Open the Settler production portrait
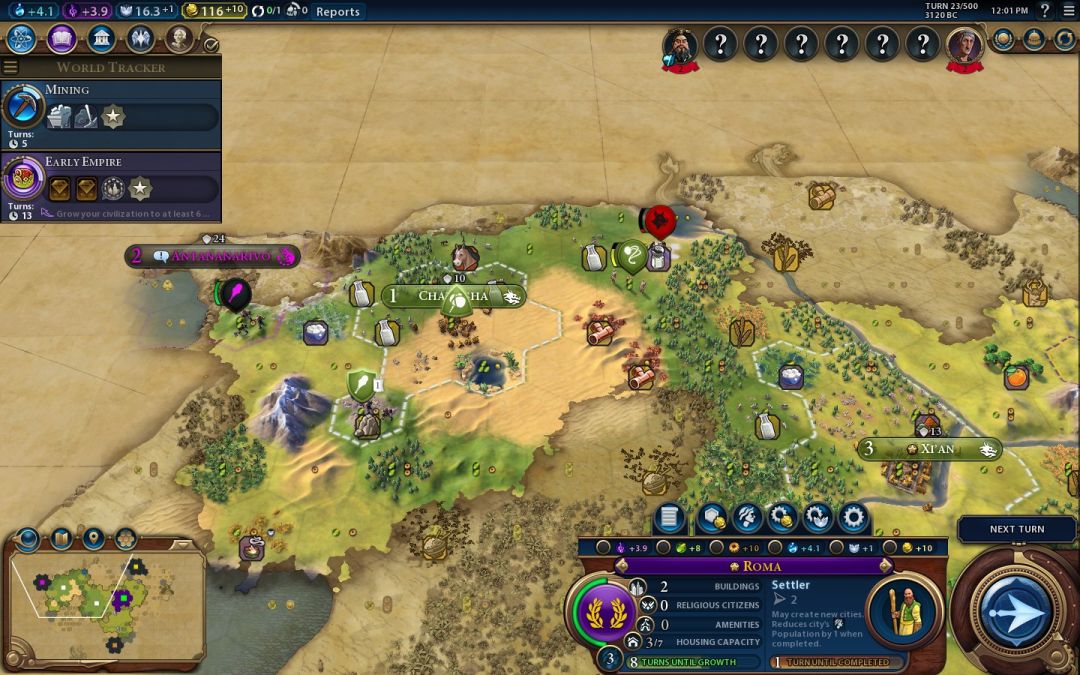Image resolution: width=1080 pixels, height=675 pixels. [x=903, y=611]
